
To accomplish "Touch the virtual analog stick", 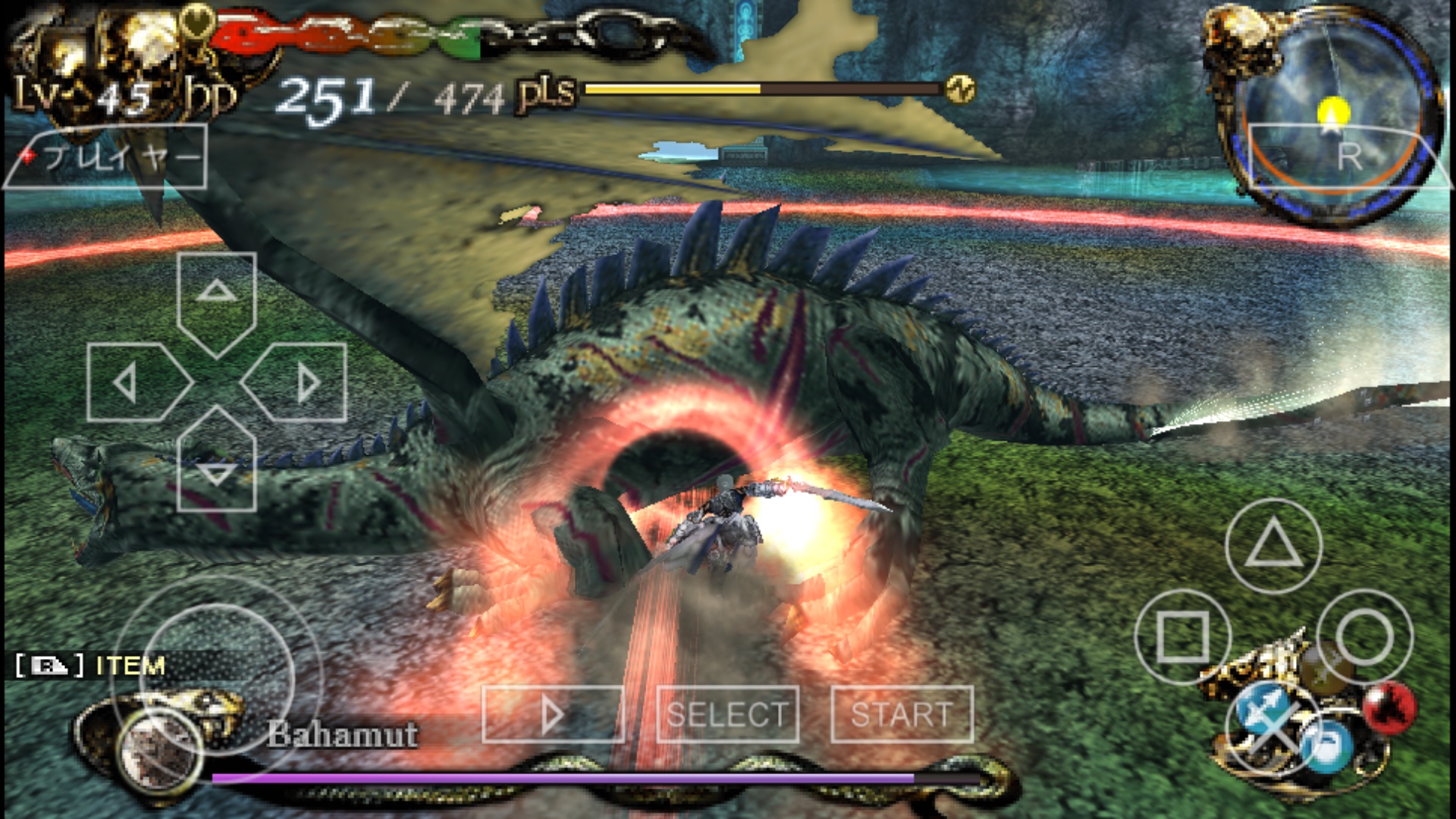I will [216, 677].
